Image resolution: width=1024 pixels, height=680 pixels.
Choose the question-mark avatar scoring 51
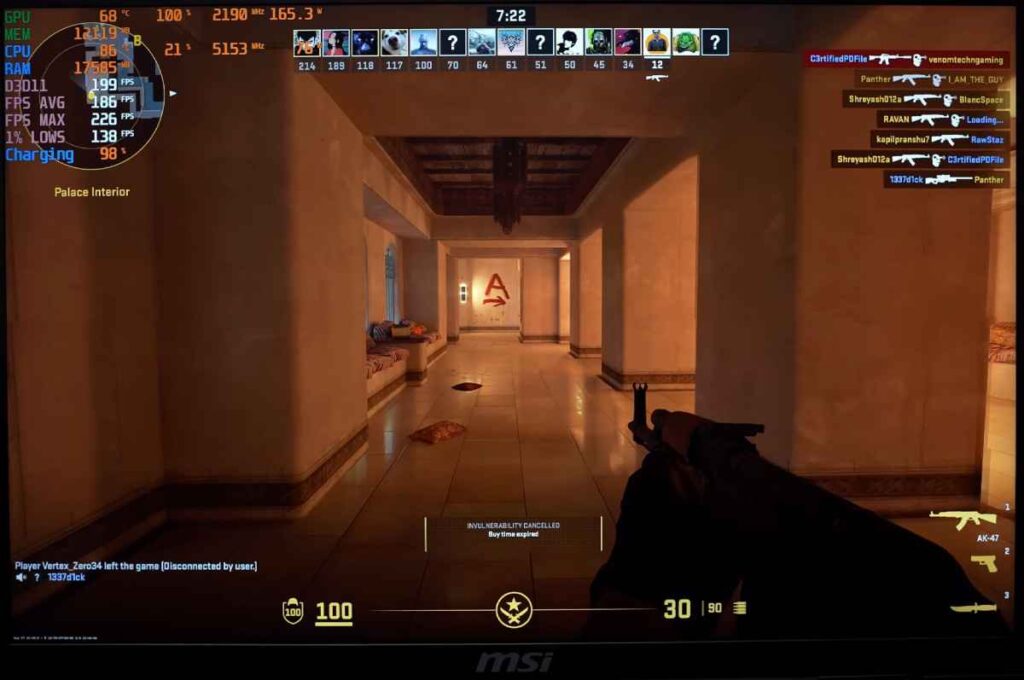click(540, 42)
